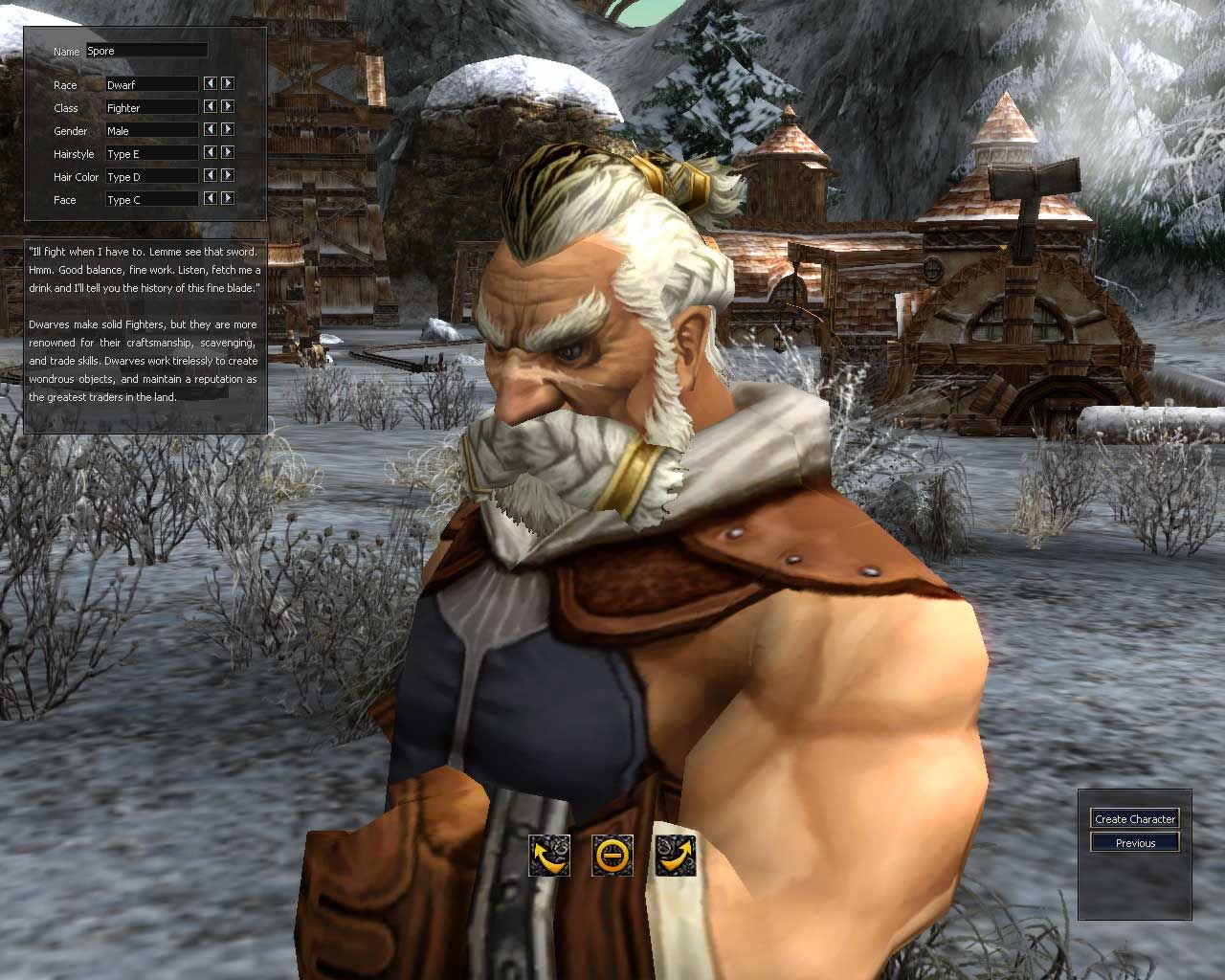This screenshot has width=1225, height=980.
Task: Select the previous Hairstyle type
Action: coord(209,152)
